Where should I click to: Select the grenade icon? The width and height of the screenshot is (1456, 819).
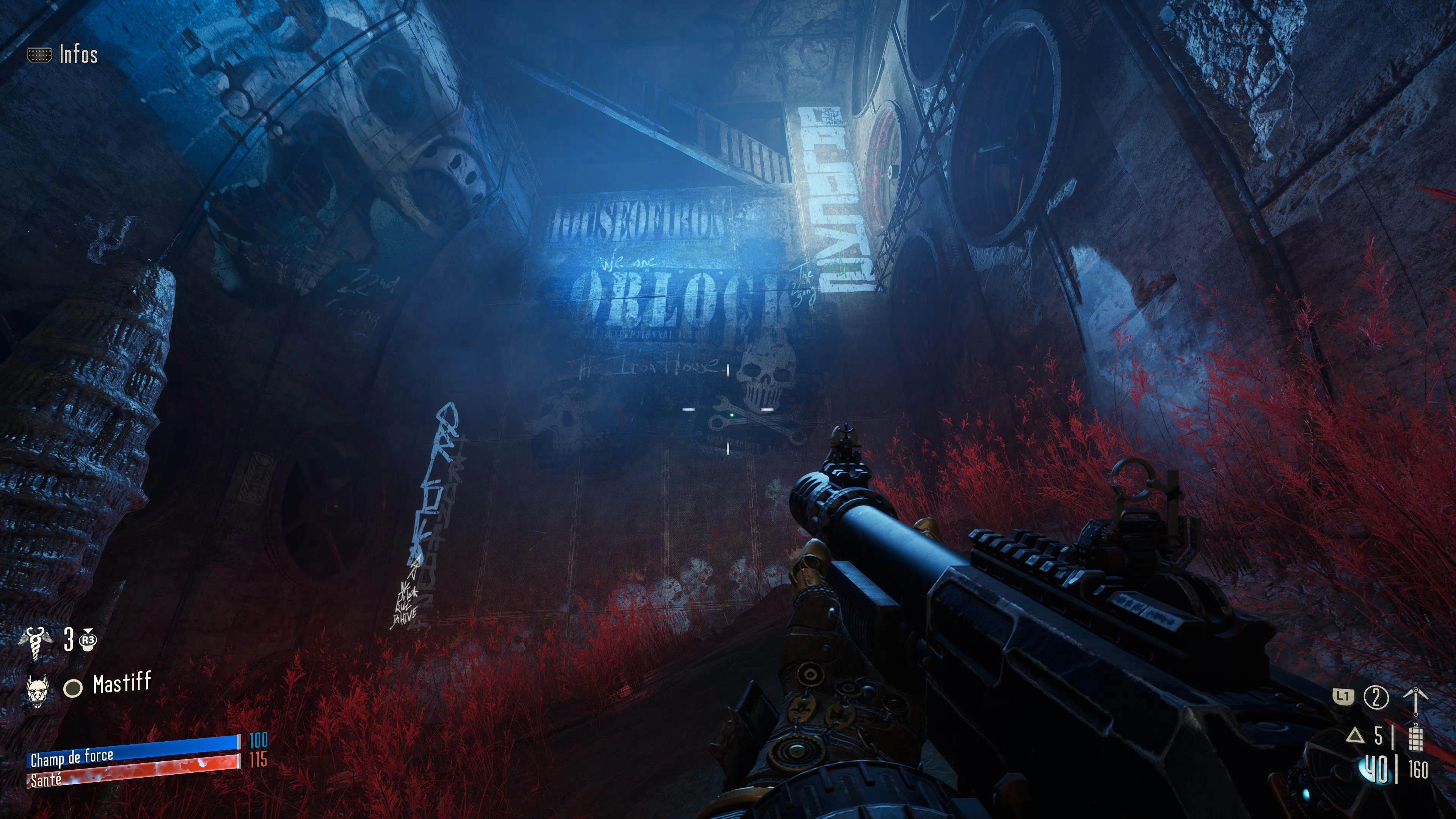click(x=1415, y=736)
